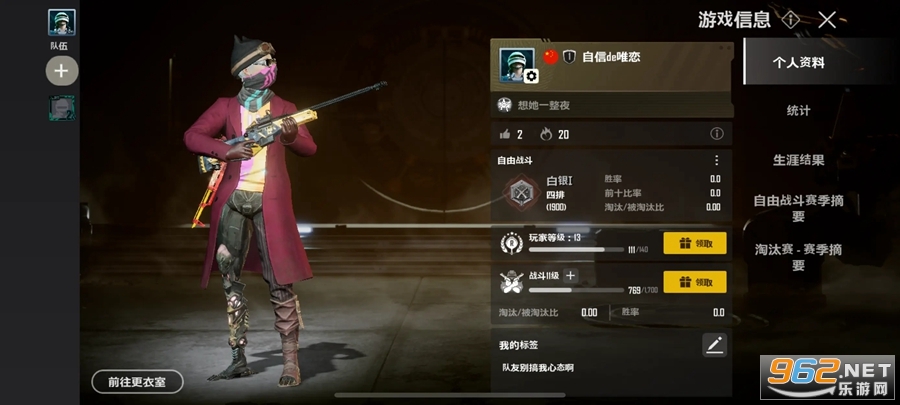The image size is (900, 405).
Task: Claim the 玩家等级 reward with 领取
Action: click(x=695, y=243)
